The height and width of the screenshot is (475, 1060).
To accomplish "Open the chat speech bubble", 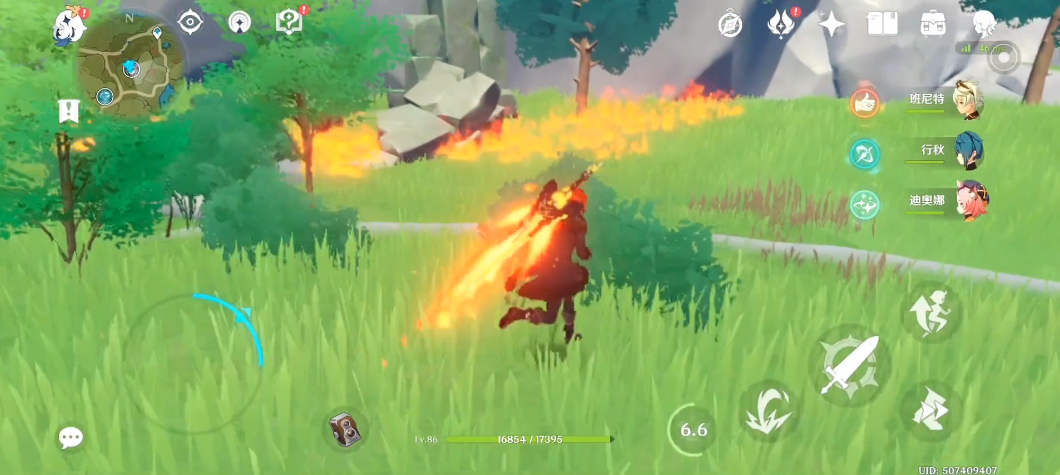I will point(71,437).
